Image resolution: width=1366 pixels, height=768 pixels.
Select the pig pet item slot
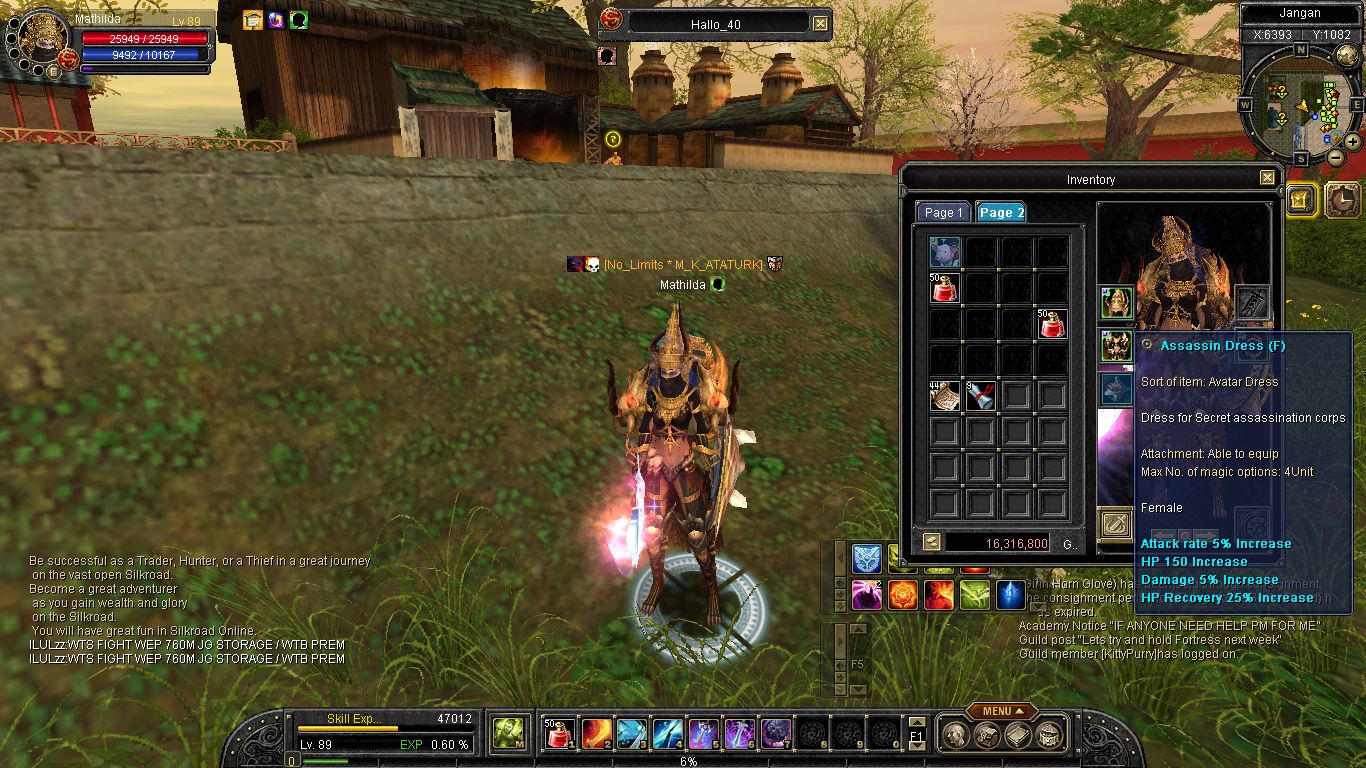[x=945, y=251]
